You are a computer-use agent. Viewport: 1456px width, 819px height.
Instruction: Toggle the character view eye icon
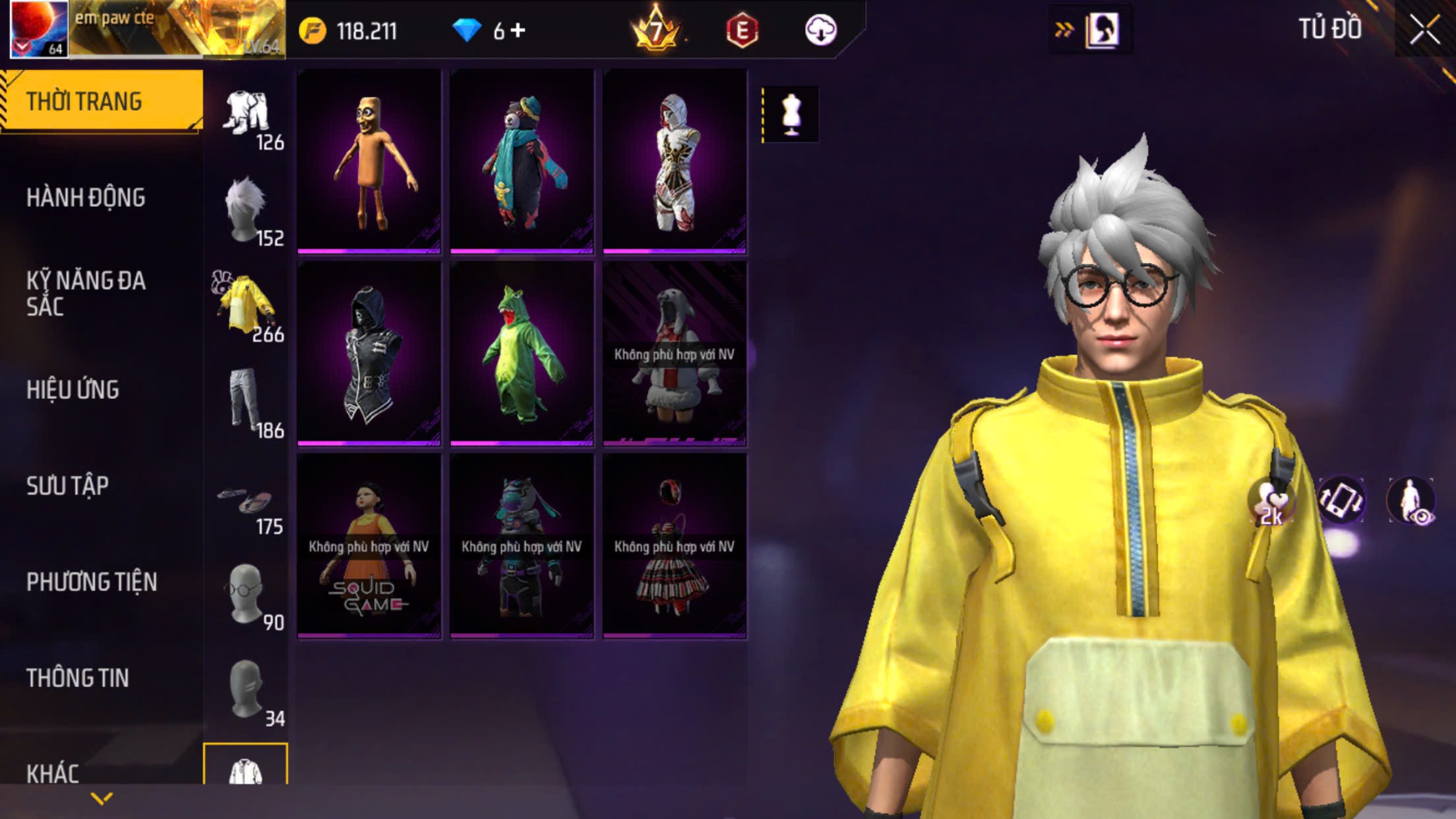1411,501
